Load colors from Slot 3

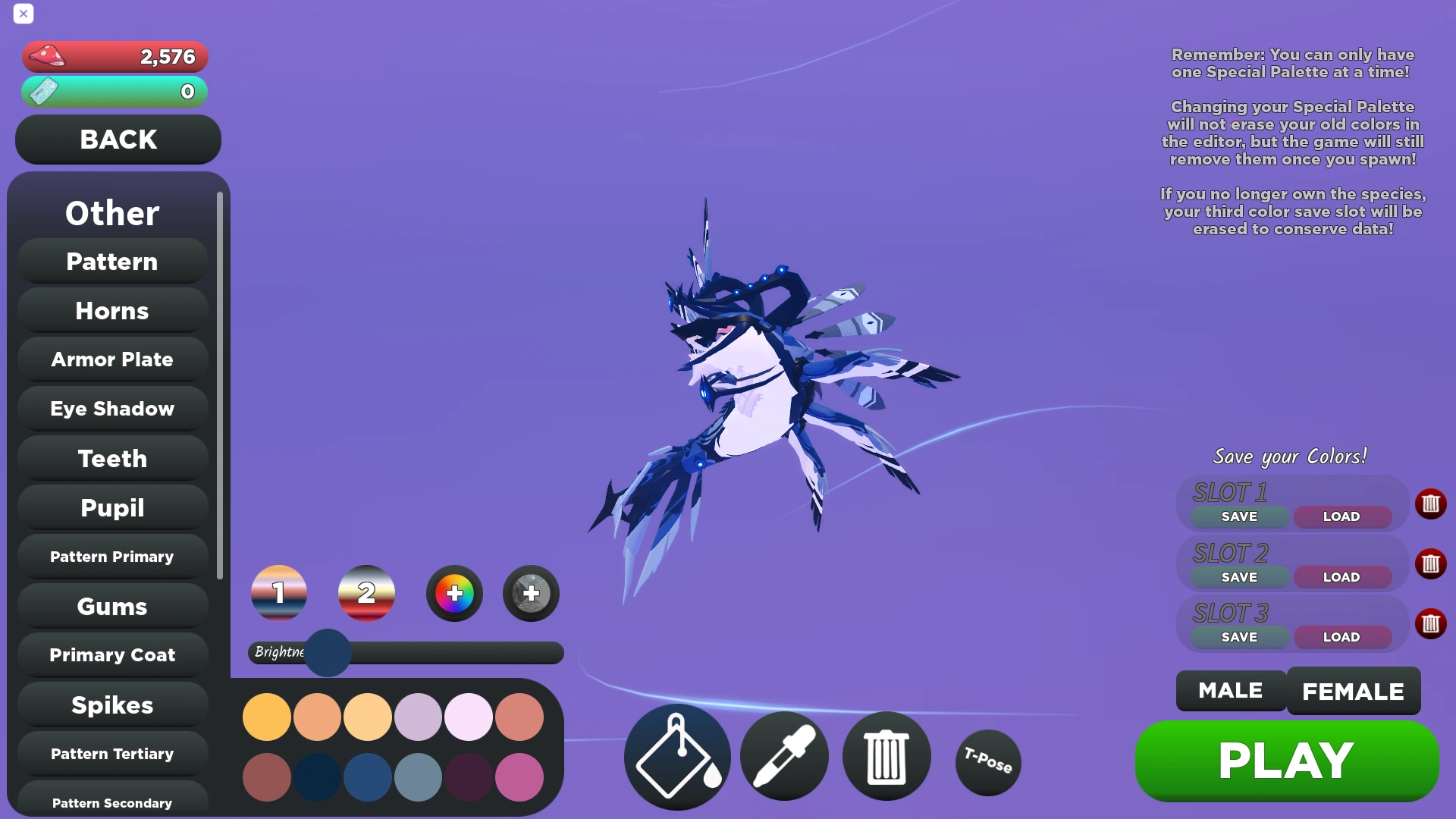click(1341, 637)
